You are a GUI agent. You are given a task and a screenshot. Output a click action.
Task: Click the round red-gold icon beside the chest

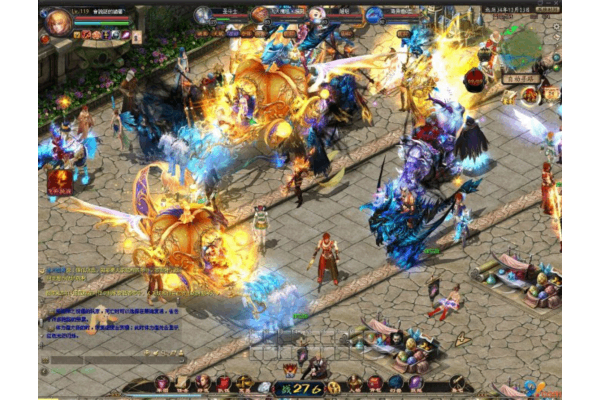[531, 96]
